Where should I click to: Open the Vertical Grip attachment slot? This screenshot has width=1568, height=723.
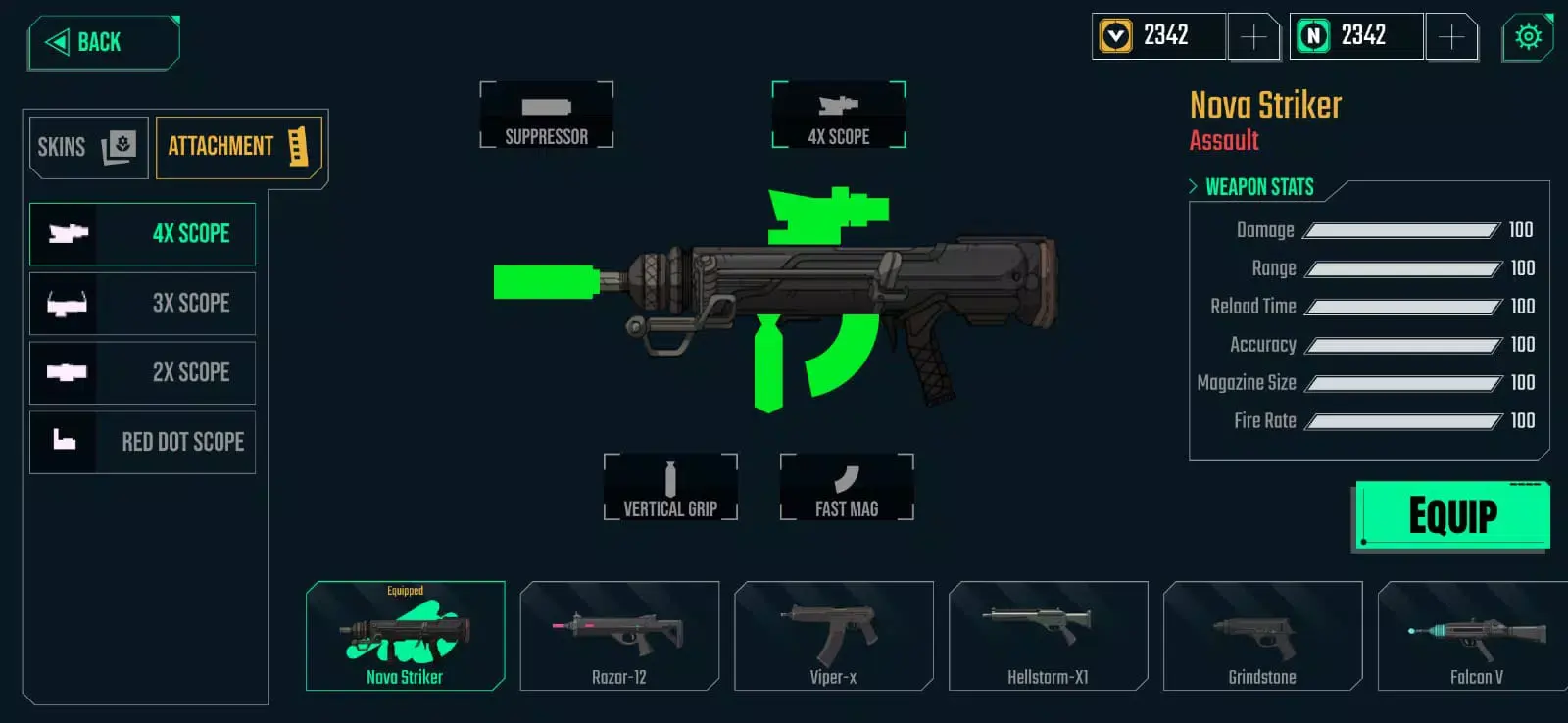pos(670,487)
